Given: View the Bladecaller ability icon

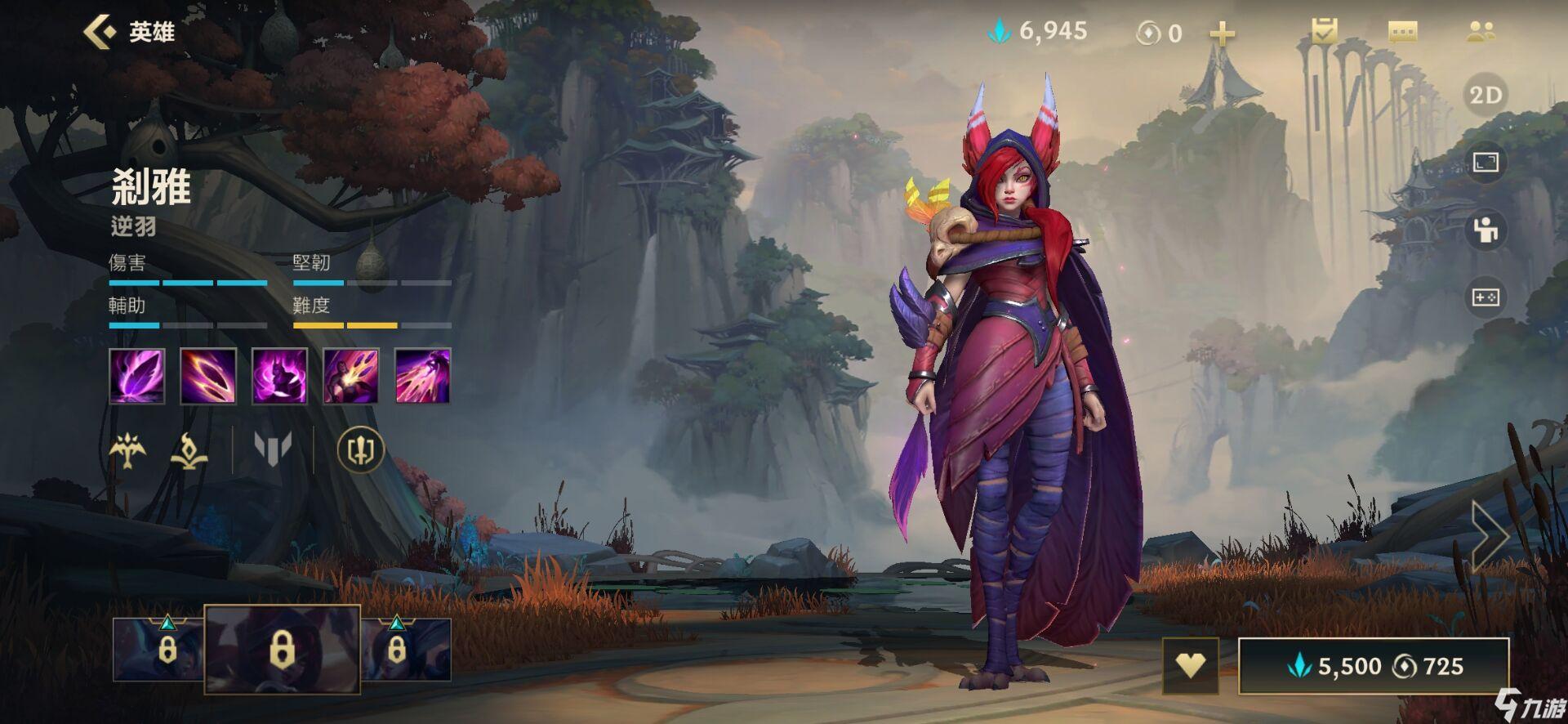Looking at the screenshot, I should coord(351,376).
